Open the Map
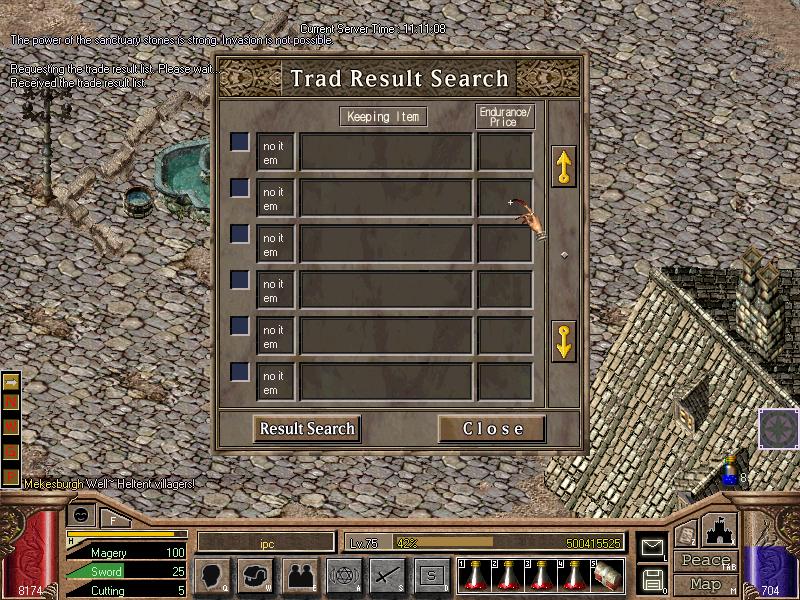Viewport: 800px width, 600px height. point(705,583)
